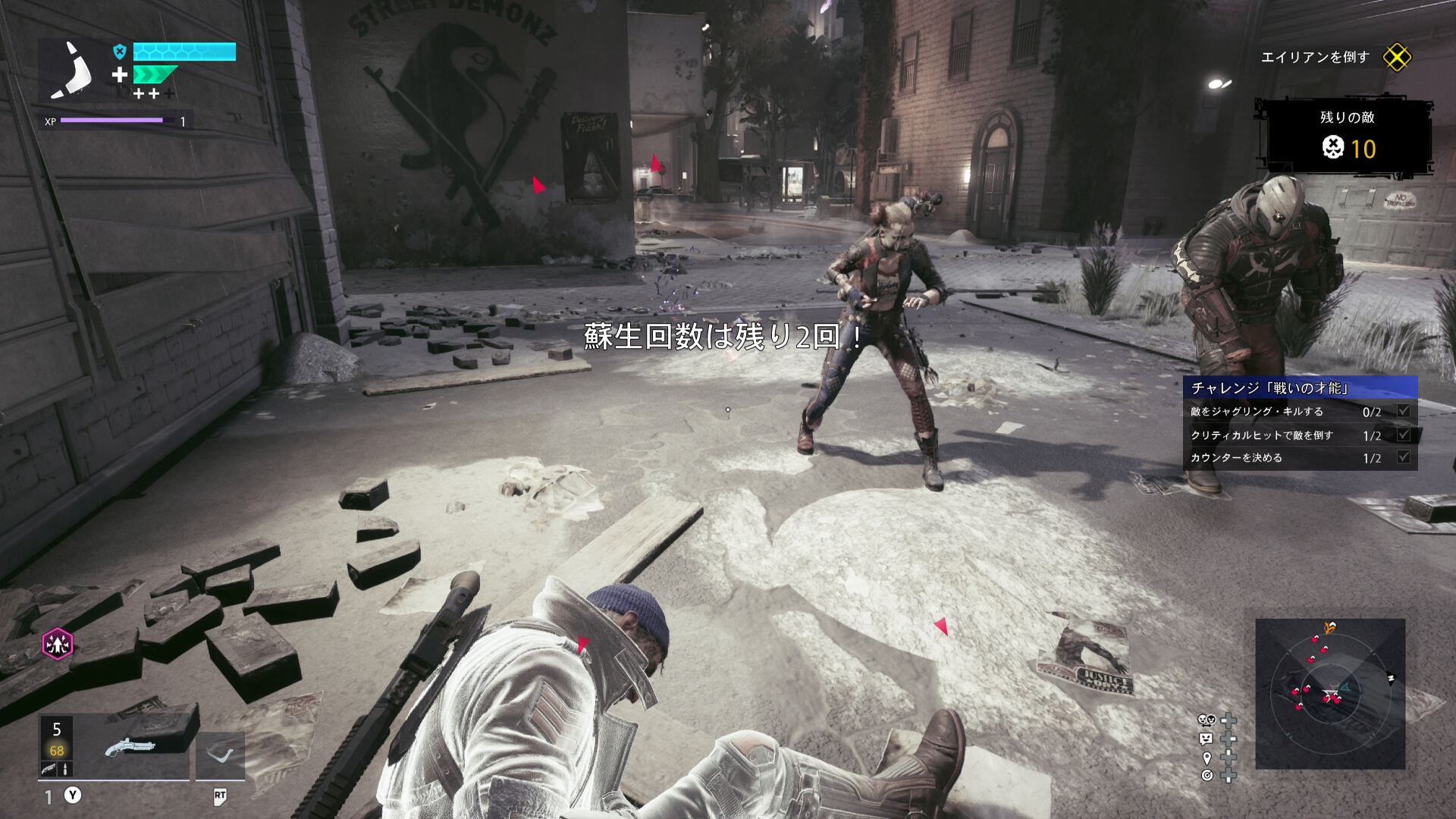Activate the pink hexagon ability icon

(58, 645)
